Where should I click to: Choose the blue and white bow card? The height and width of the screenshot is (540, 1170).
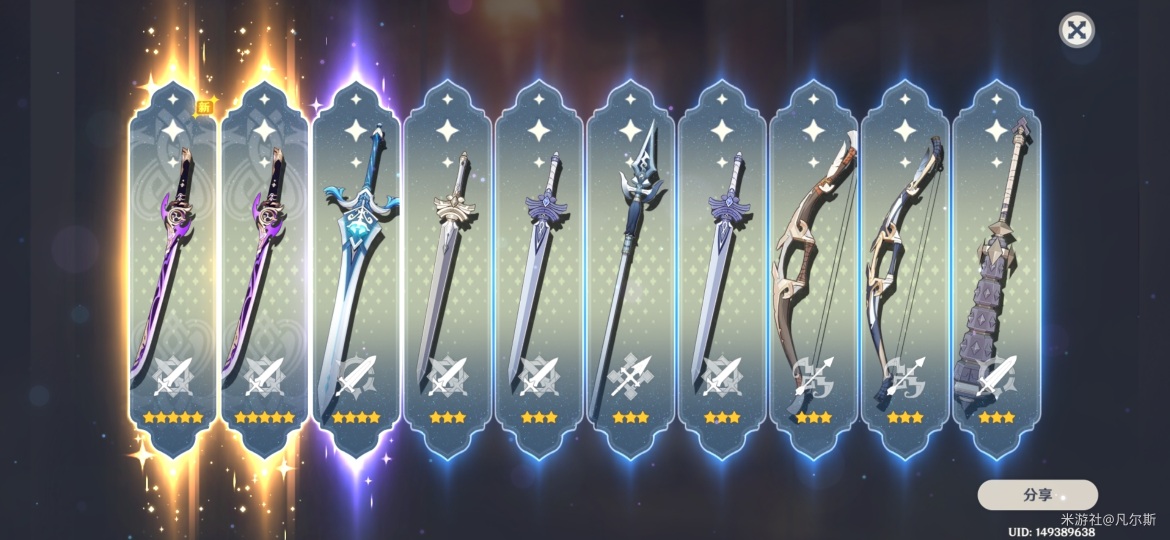coord(905,270)
